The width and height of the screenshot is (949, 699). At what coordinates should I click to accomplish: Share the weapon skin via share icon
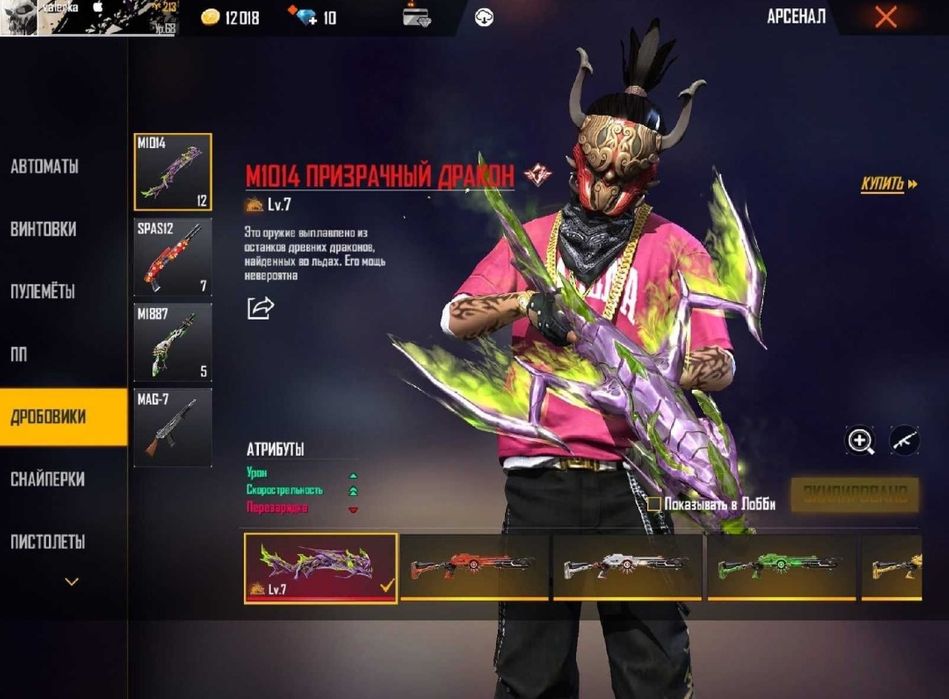click(x=260, y=308)
